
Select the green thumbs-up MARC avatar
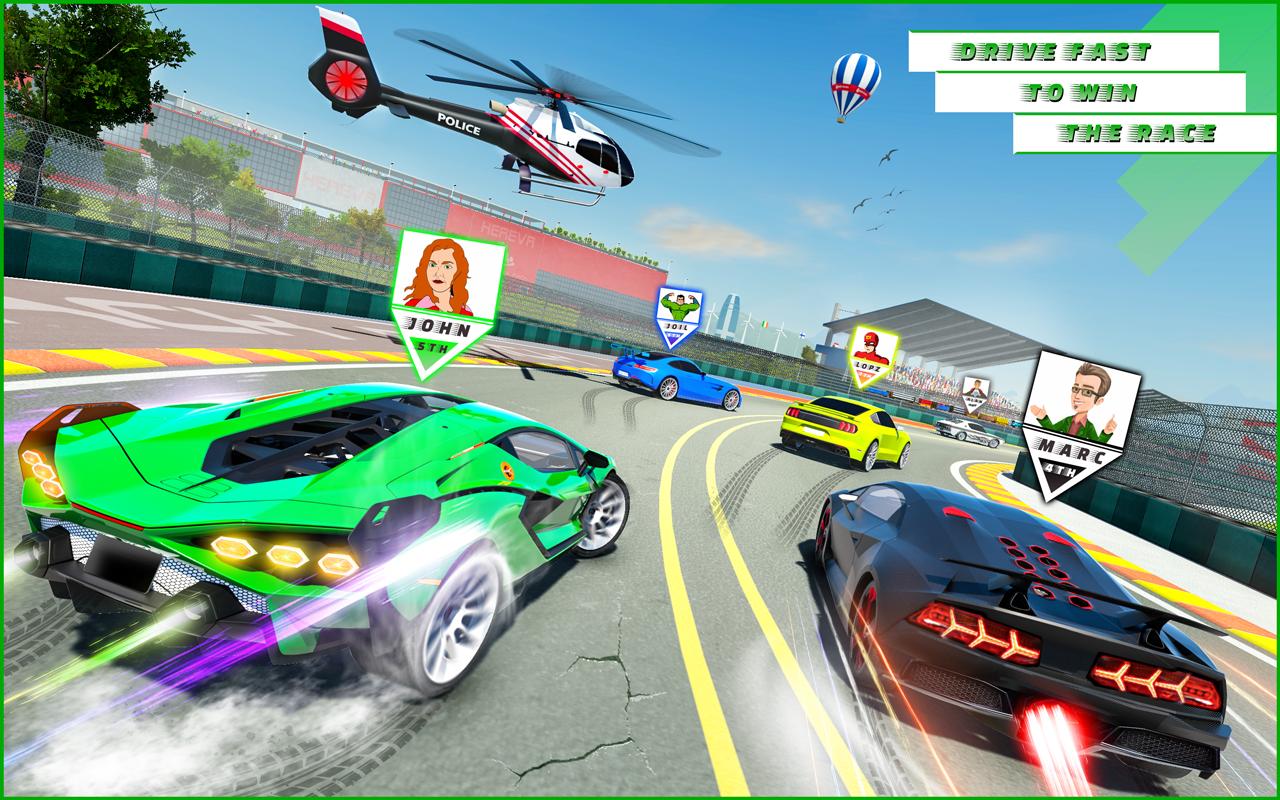click(x=1078, y=400)
